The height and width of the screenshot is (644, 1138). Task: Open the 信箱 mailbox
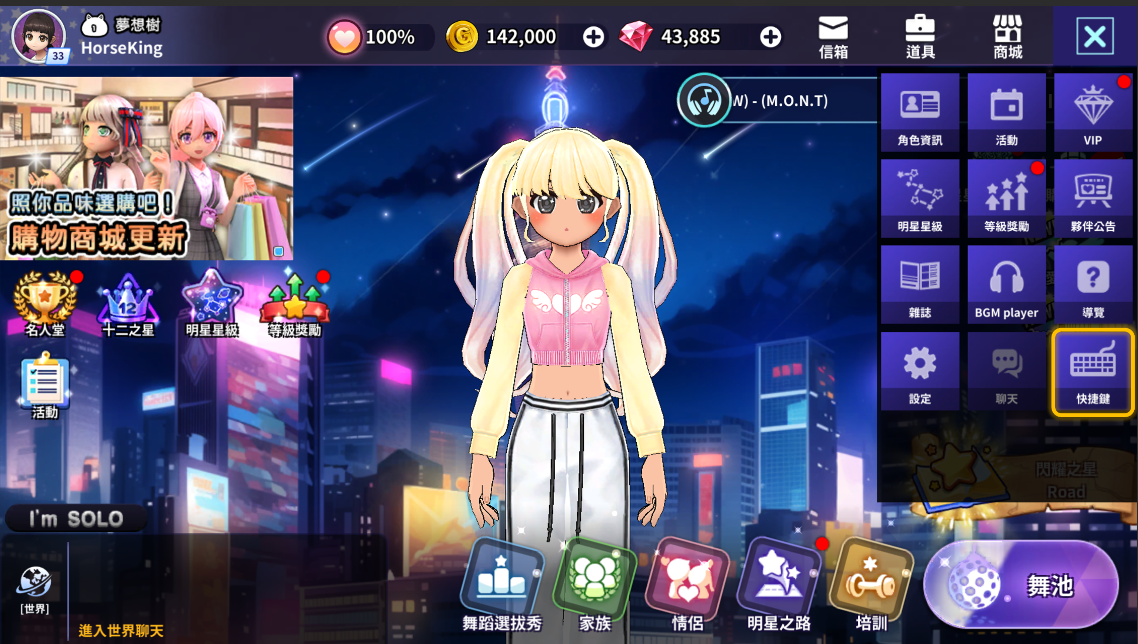pyautogui.click(x=833, y=36)
